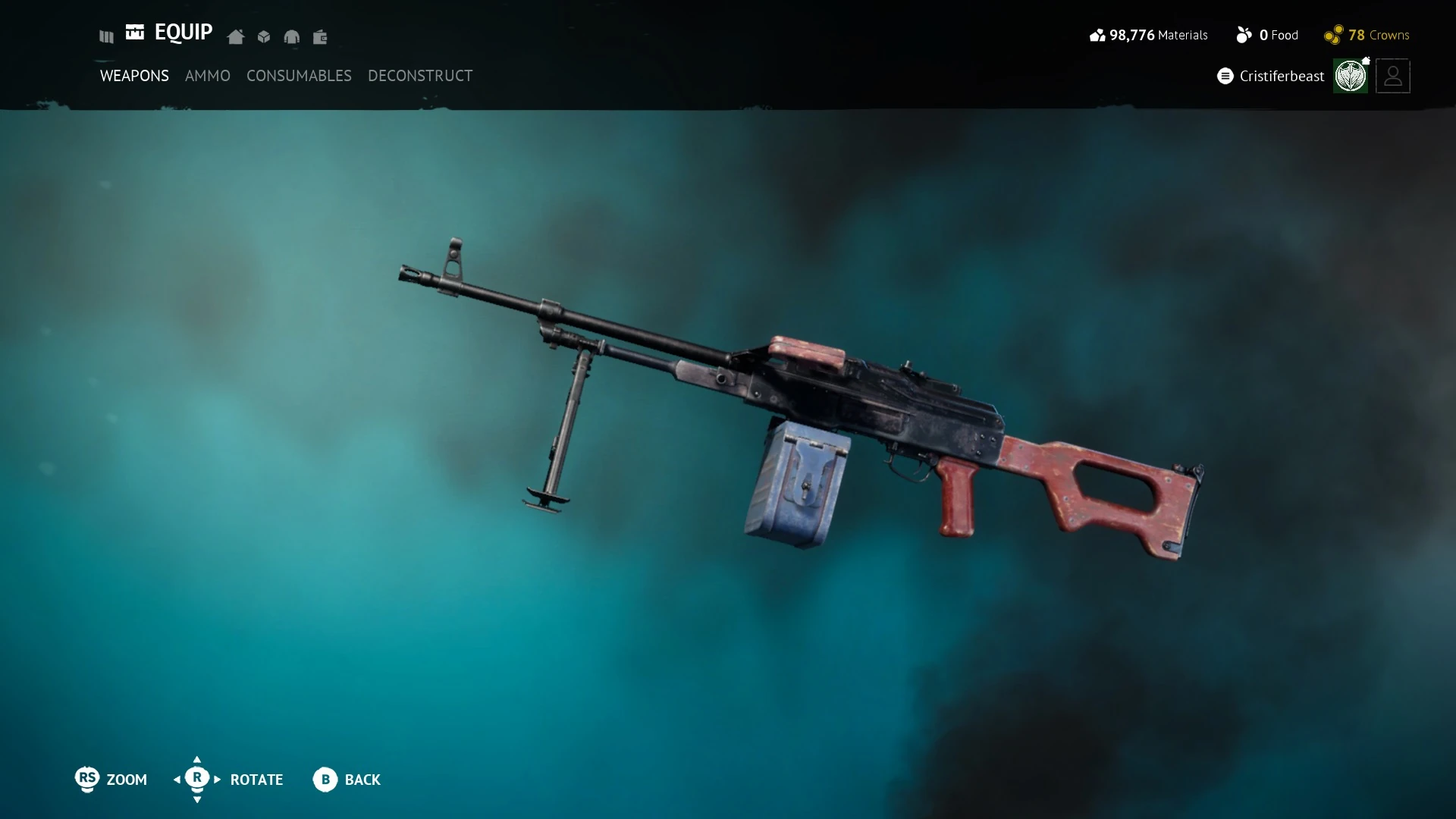Switch to the cube section icon
The image size is (1456, 819).
pos(264,36)
